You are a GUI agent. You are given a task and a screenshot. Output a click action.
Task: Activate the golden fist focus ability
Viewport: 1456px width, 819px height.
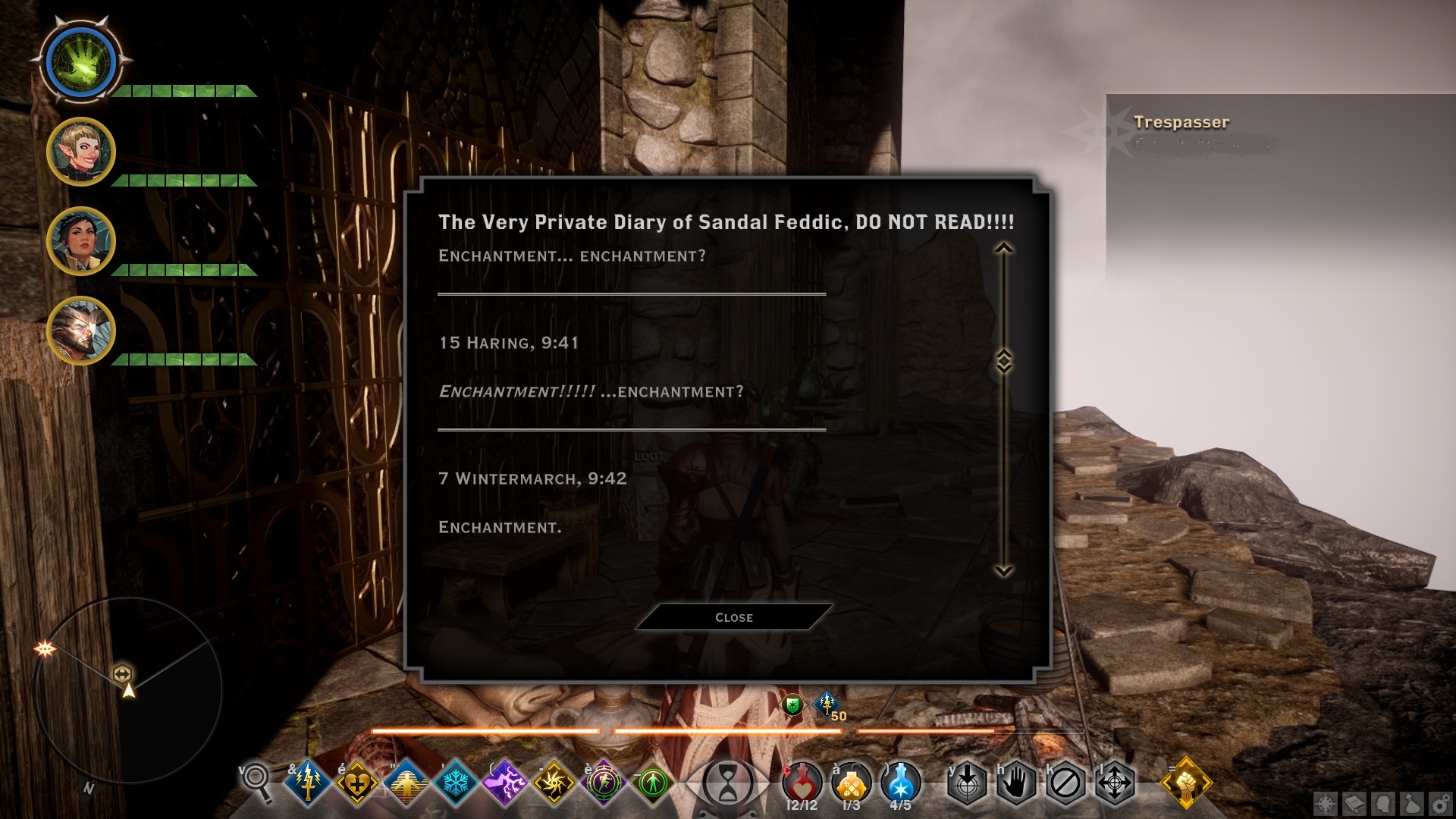[x=1186, y=783]
